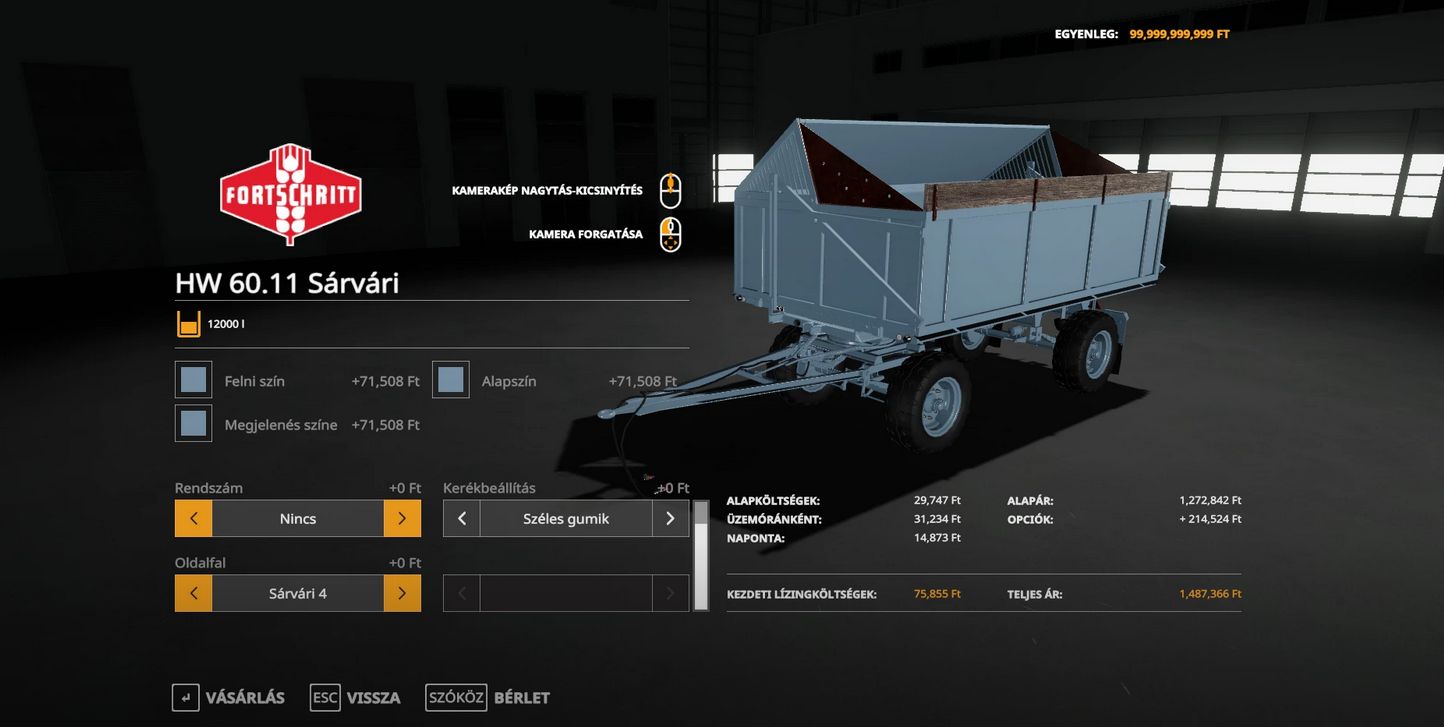Screen dimensions: 1444x727
Task: Open the Alapszín color swatch
Action: 451,380
